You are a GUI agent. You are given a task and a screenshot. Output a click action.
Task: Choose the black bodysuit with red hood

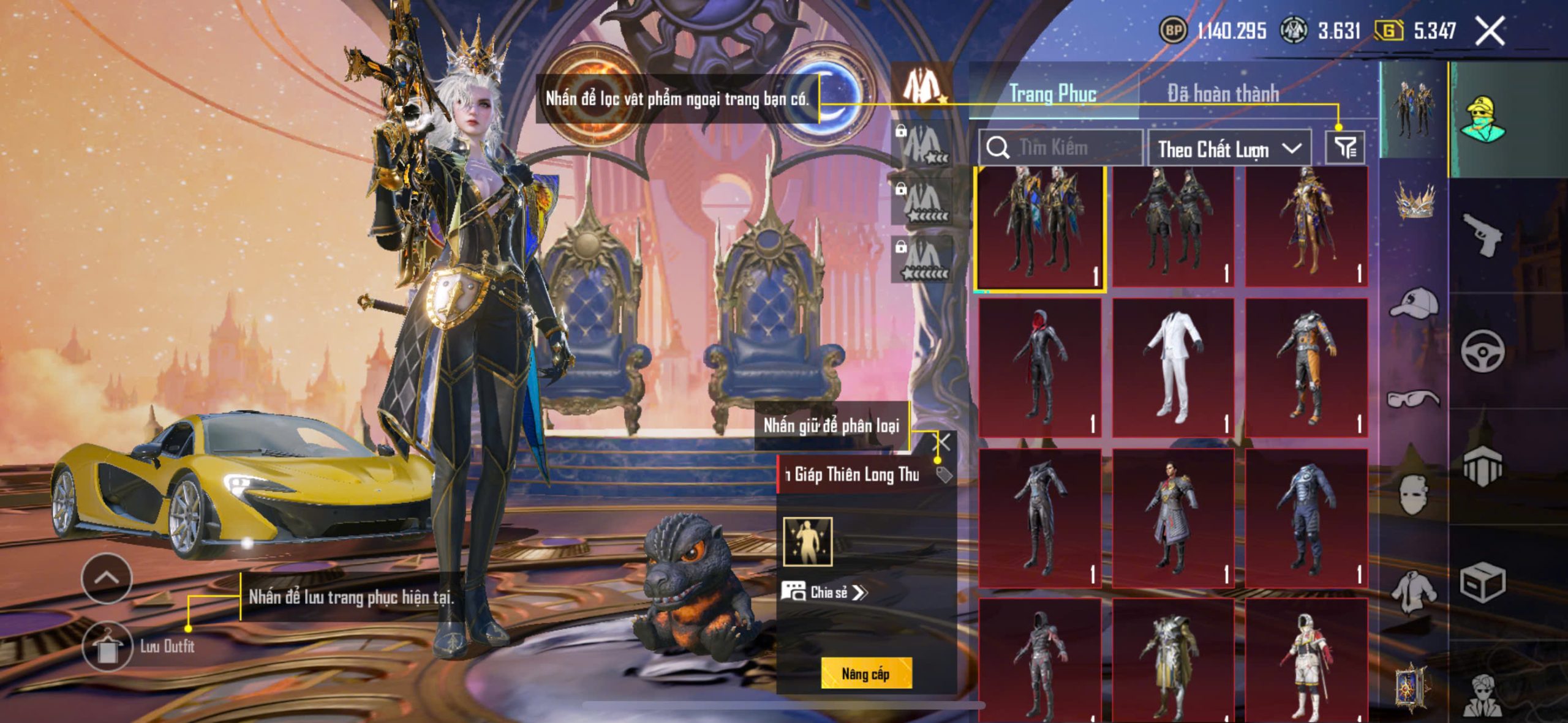(x=1039, y=367)
